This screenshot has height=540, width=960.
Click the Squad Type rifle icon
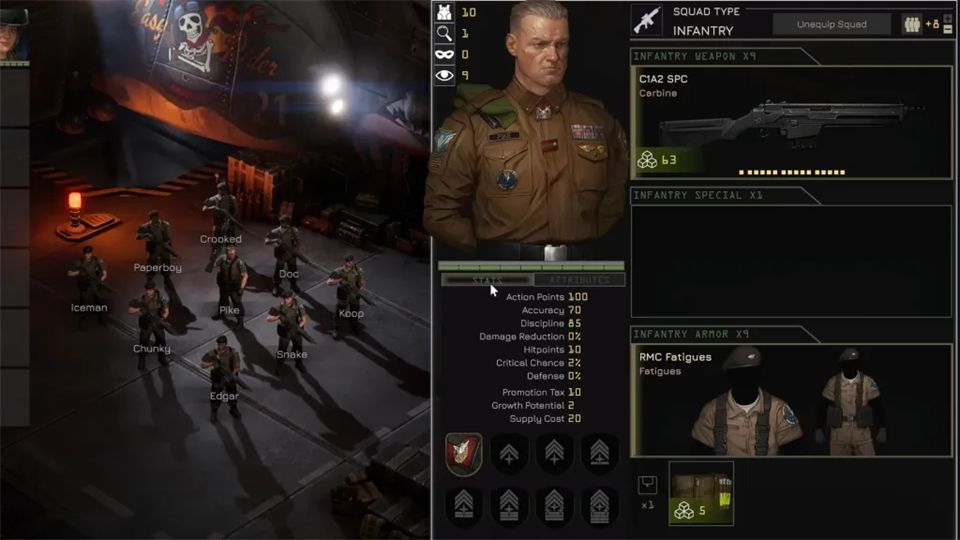tap(647, 21)
